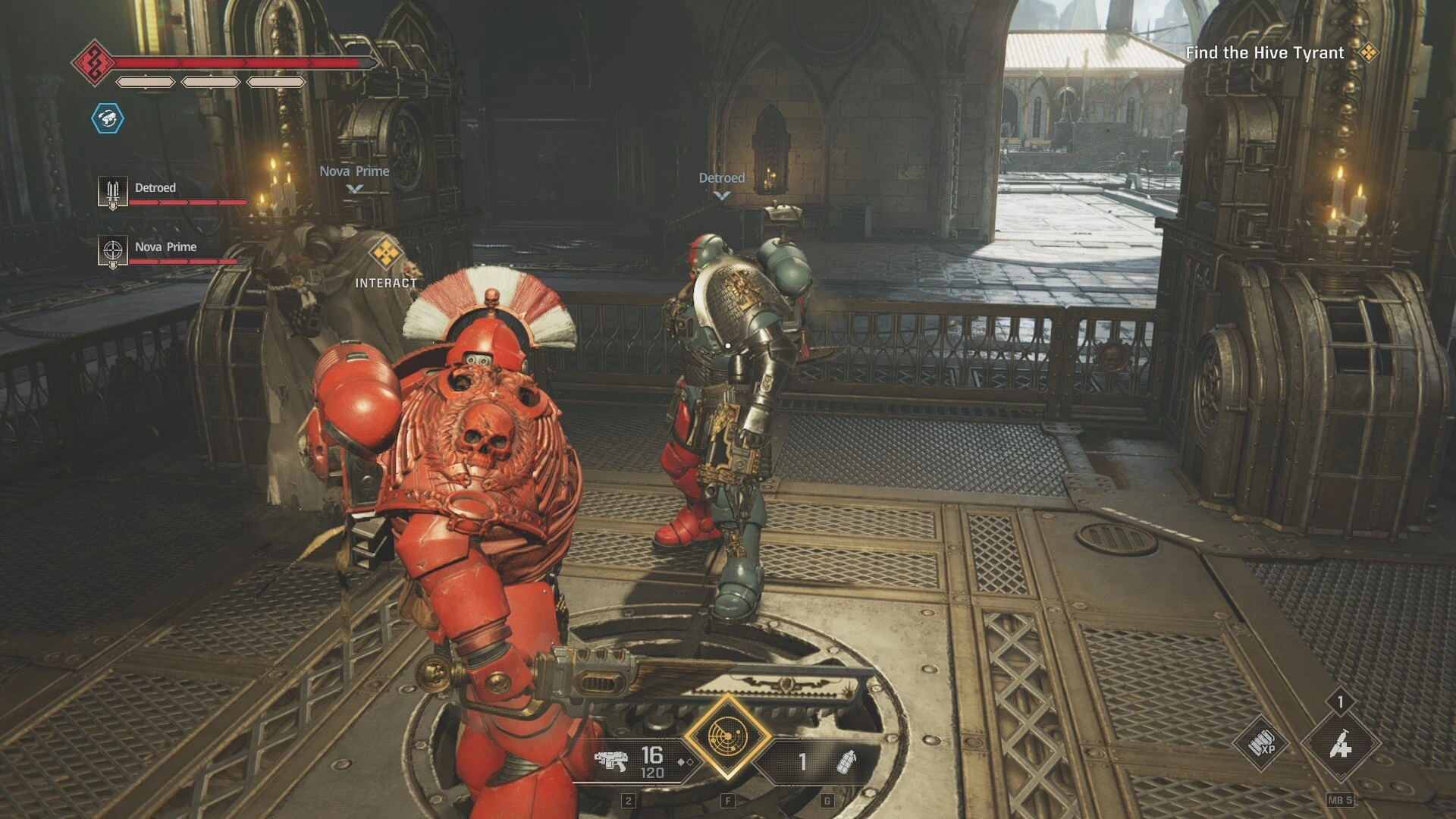
Task: Select the blue hexagon weapon-swap buff icon
Action: pos(108,118)
